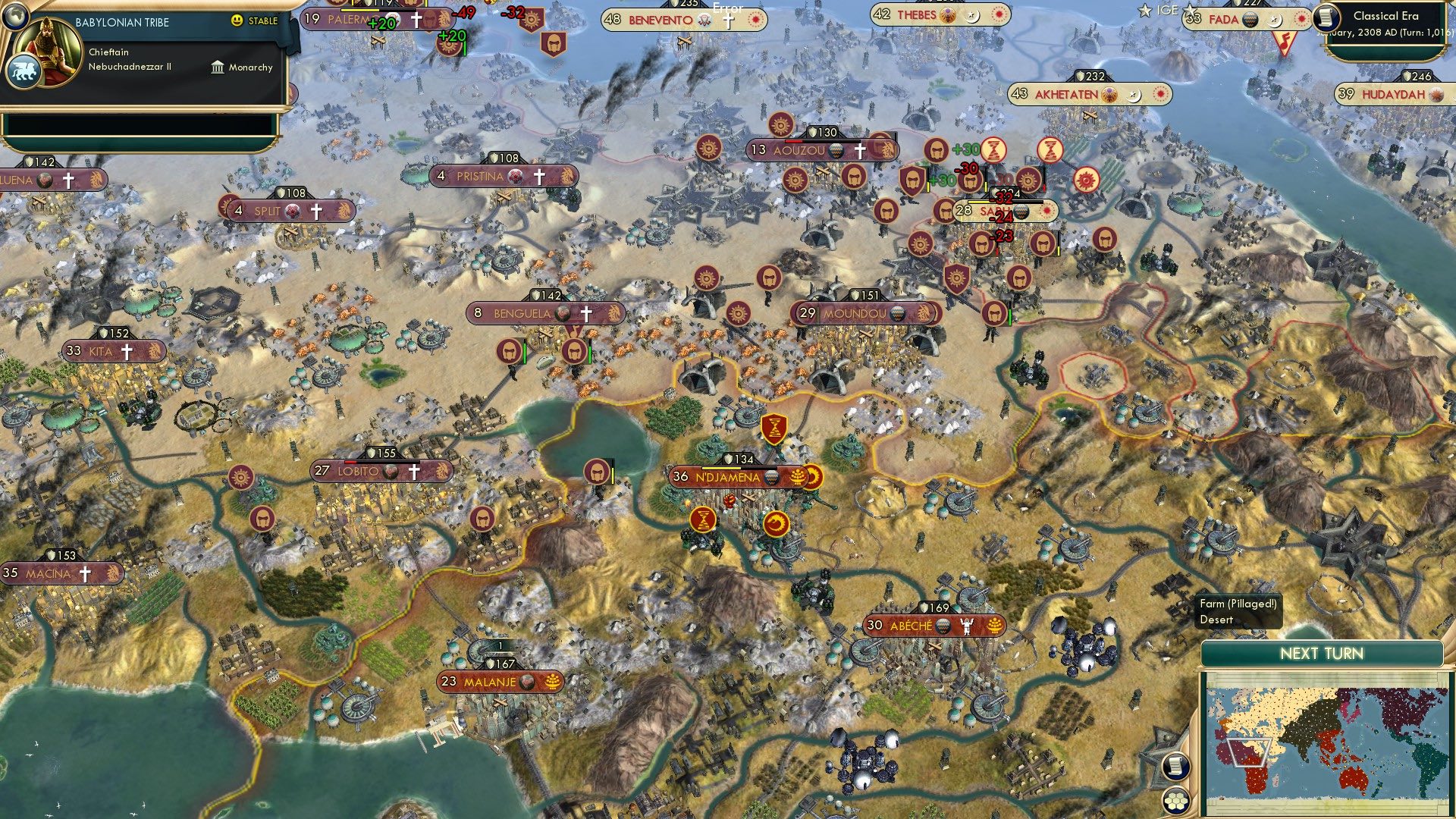Click the stable smiley happiness icon
Viewport: 1456px width, 819px height.
tap(236, 20)
